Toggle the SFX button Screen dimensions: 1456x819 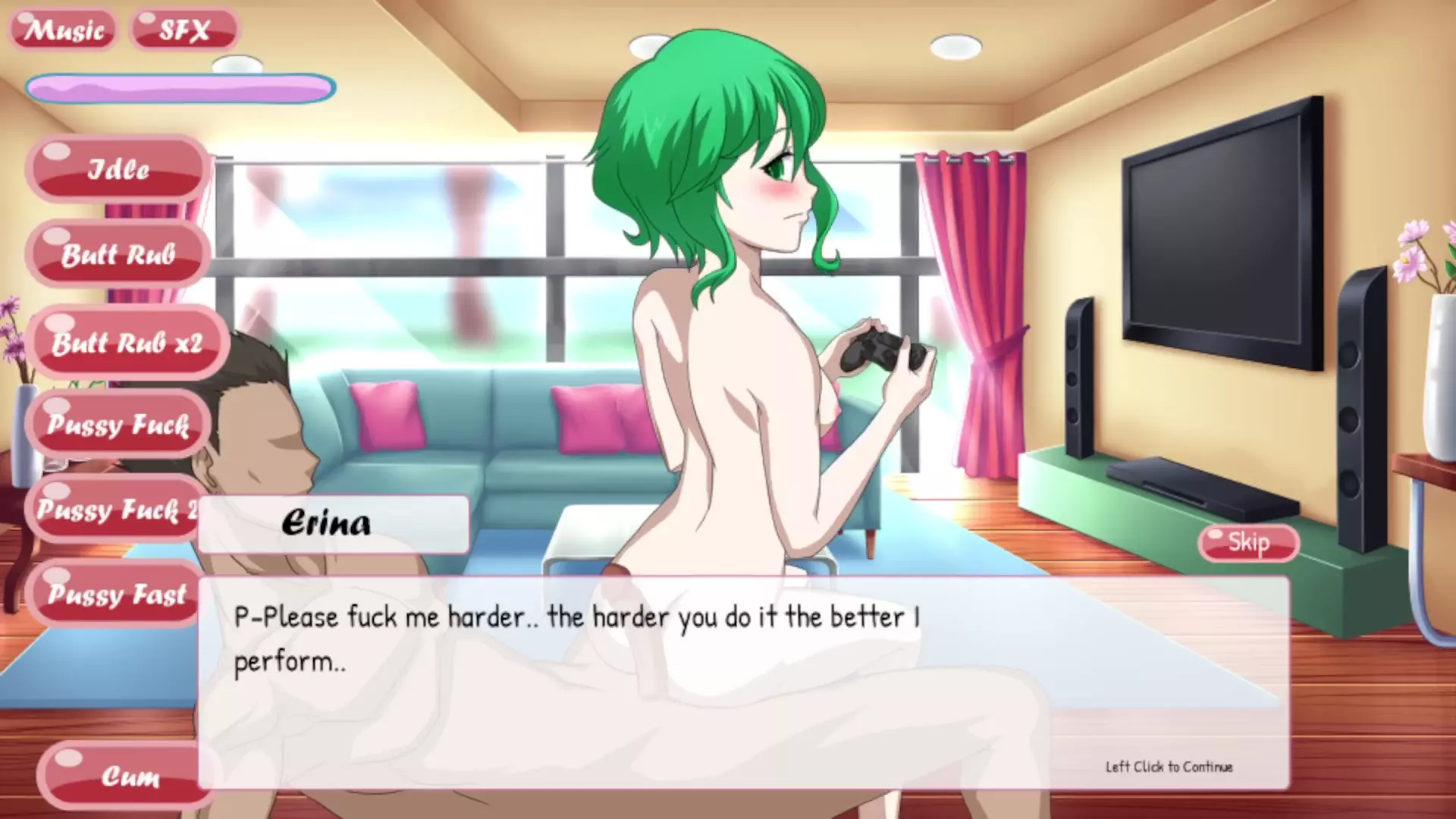coord(184,30)
